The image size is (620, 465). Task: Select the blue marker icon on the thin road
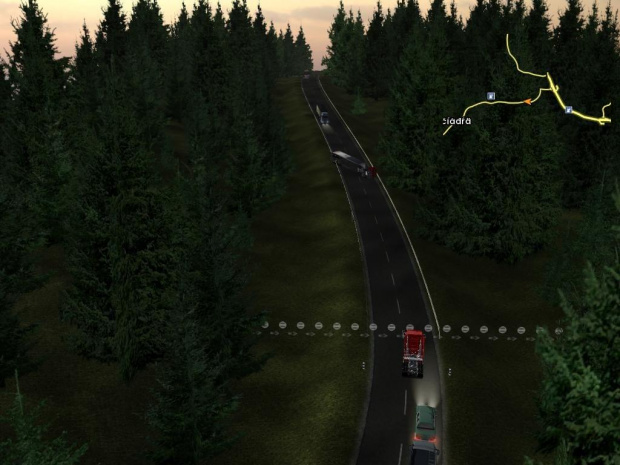coord(491,96)
